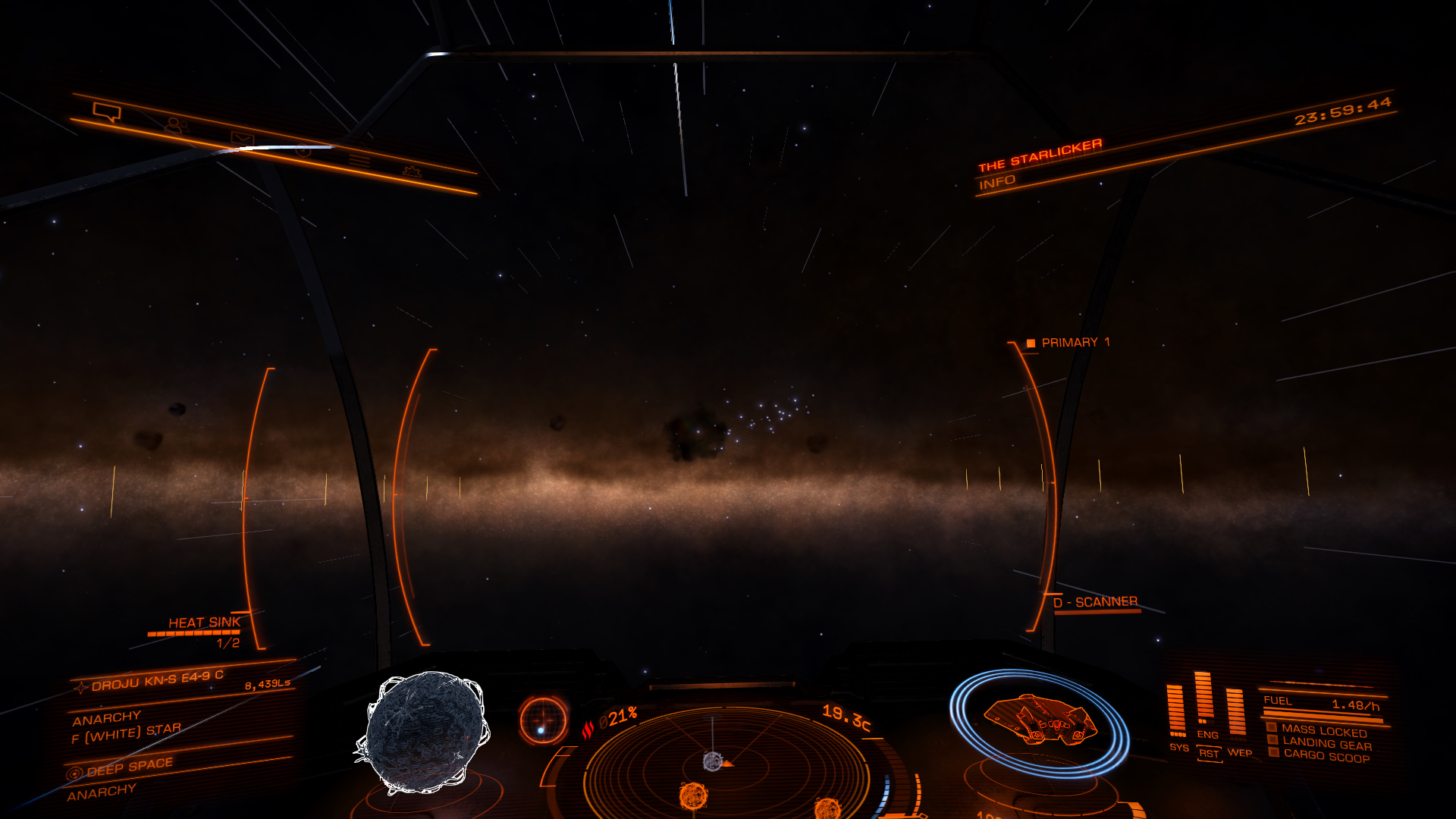Boost power to SYS pips
The image size is (1456, 819).
(1178, 748)
